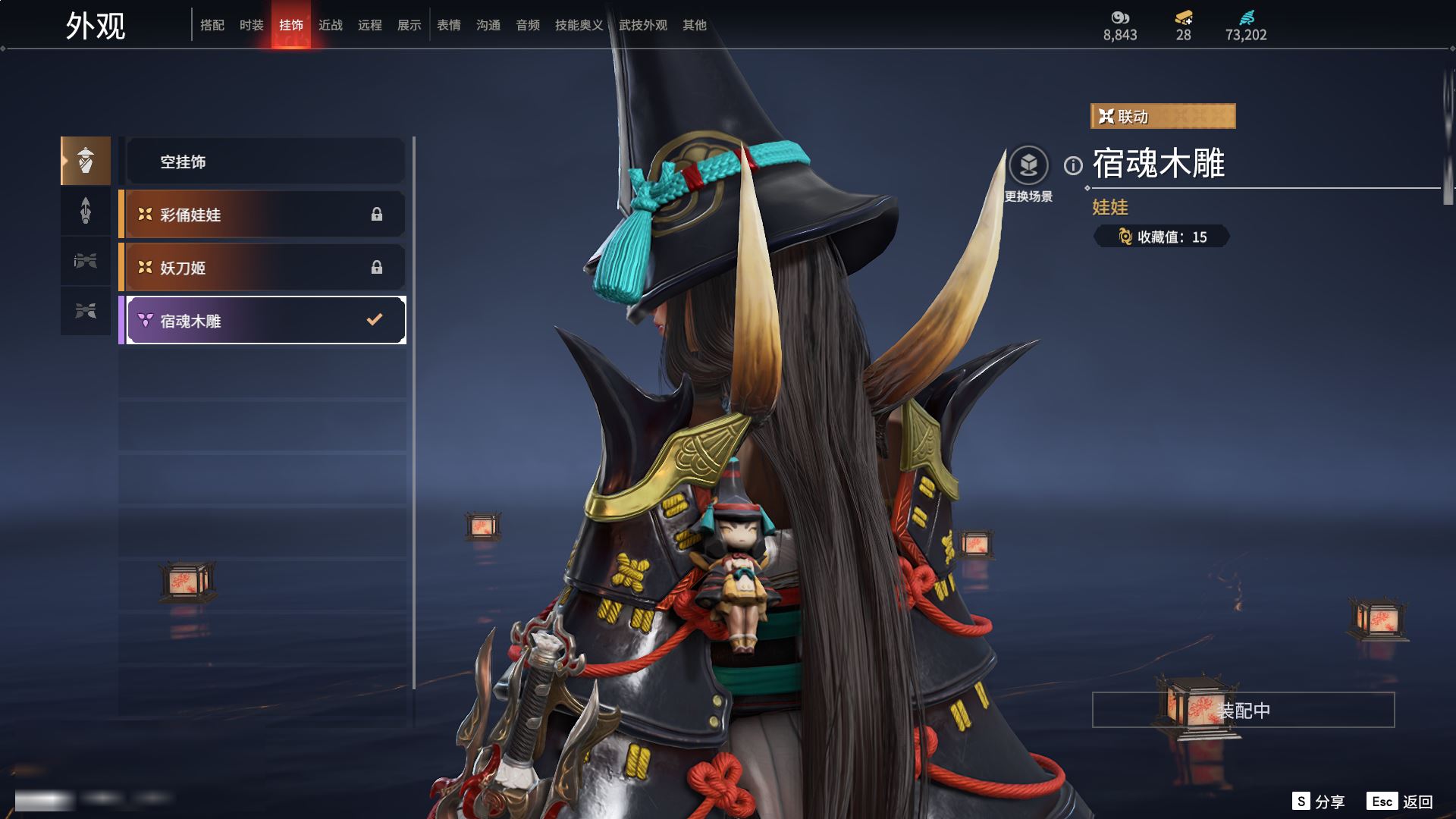Open the 表情 tab
Screen dimensions: 1456x819
pos(449,25)
